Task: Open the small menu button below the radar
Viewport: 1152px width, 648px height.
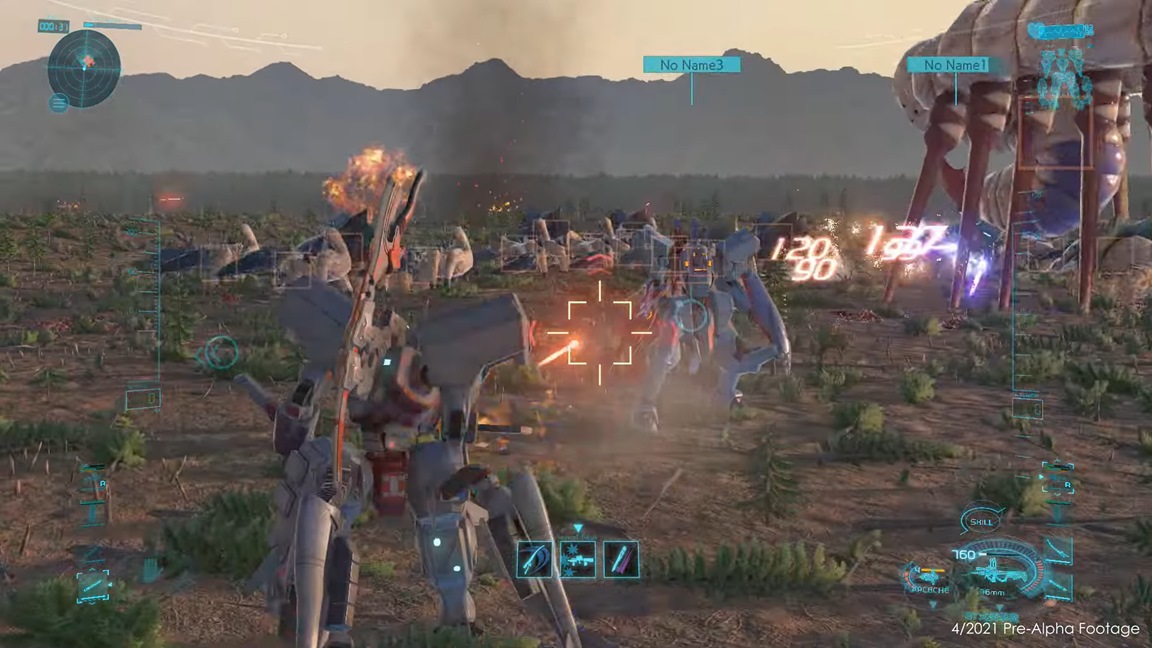Action: 58,102
